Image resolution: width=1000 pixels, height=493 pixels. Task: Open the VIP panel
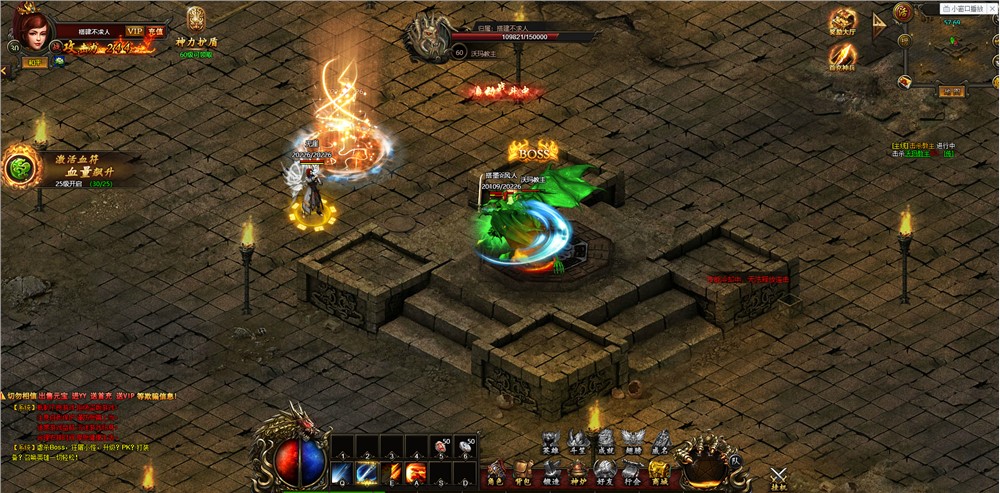pos(133,31)
